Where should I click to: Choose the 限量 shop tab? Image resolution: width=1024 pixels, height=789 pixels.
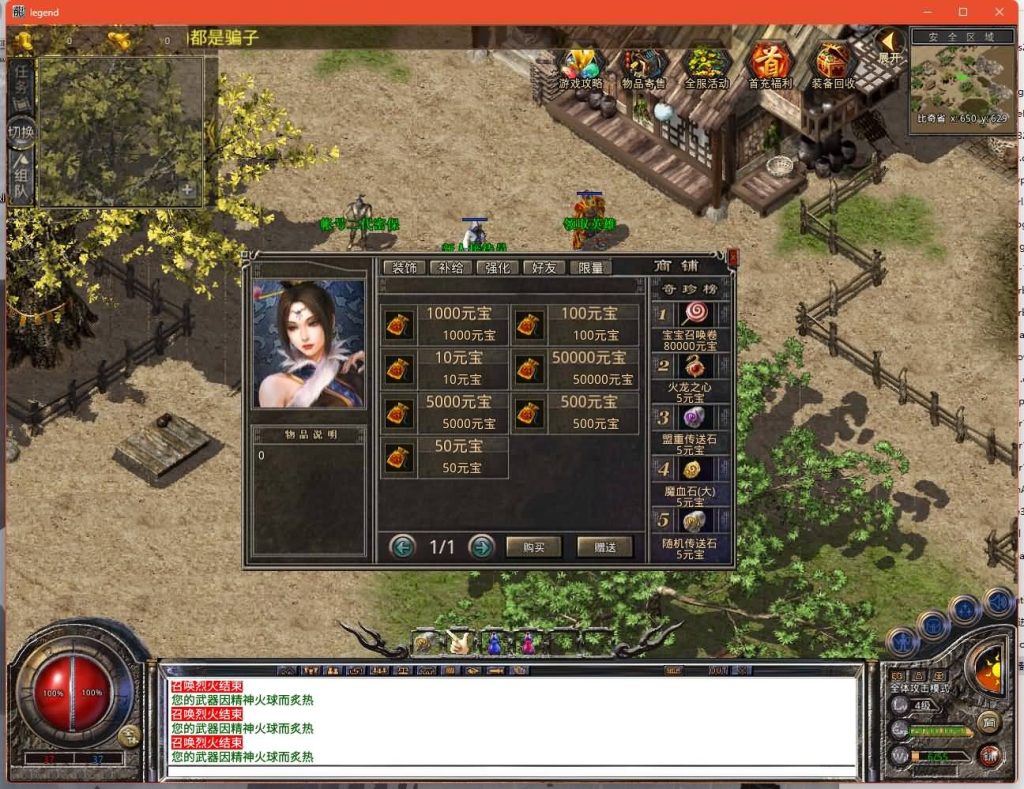point(590,267)
